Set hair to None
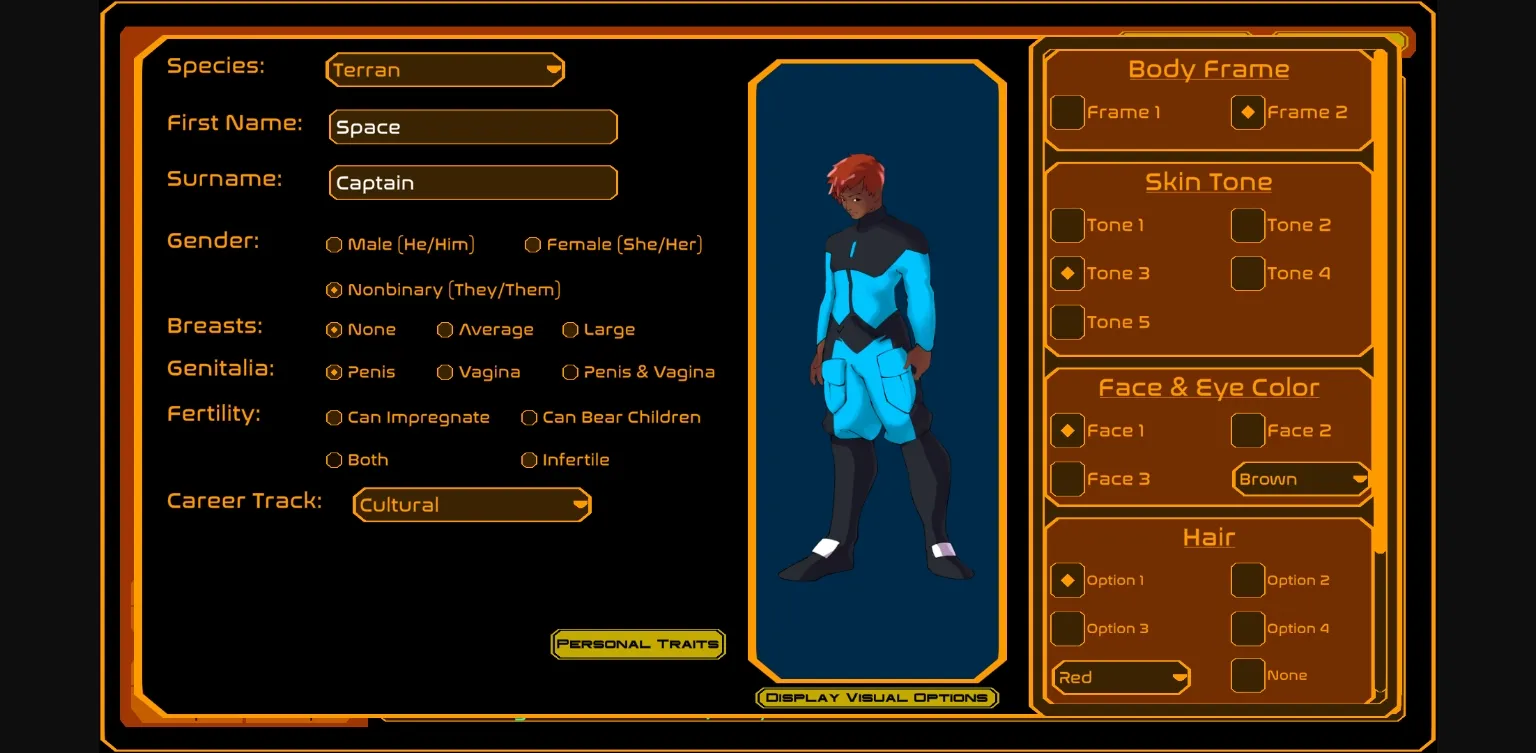Image resolution: width=1536 pixels, height=753 pixels. click(1248, 675)
